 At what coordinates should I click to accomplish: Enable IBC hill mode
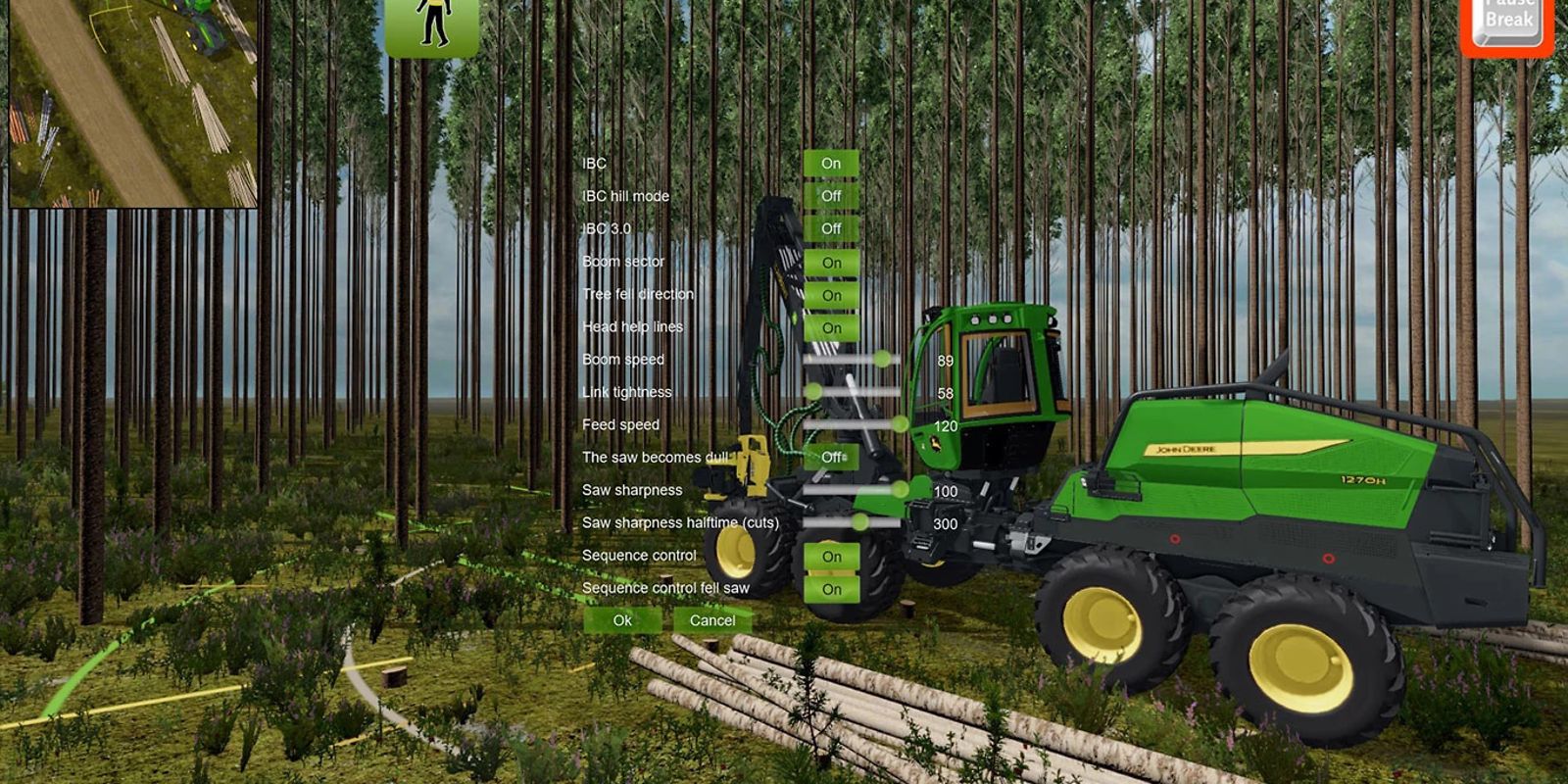coord(832,195)
